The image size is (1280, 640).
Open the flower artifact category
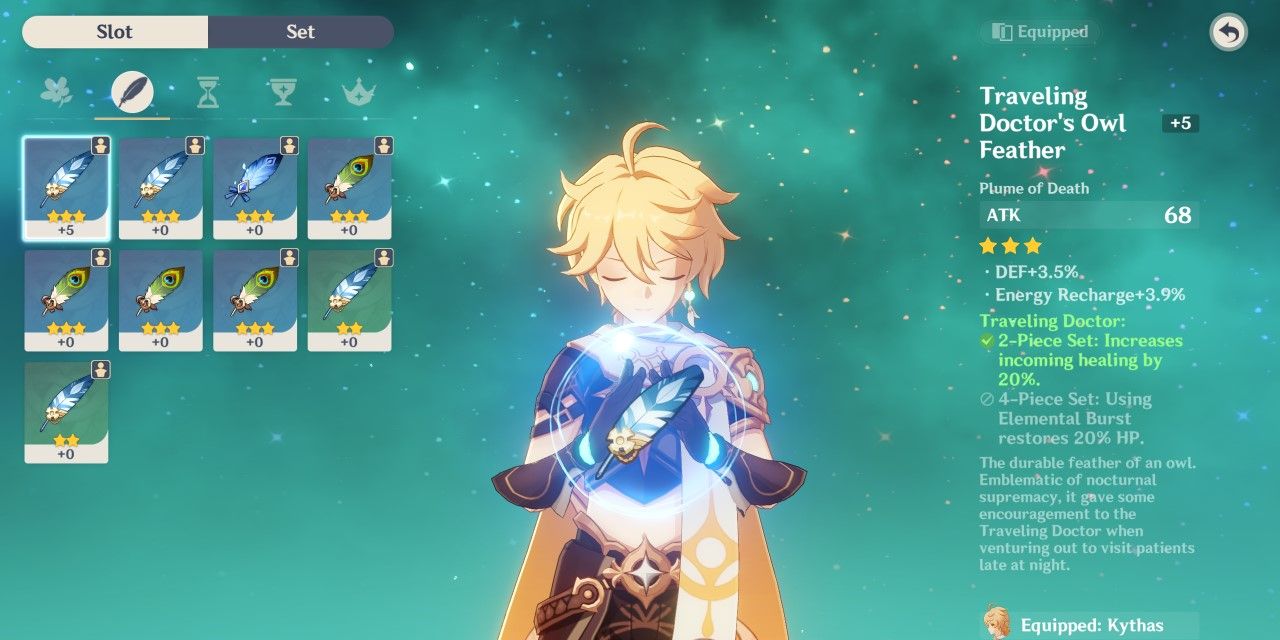(56, 93)
